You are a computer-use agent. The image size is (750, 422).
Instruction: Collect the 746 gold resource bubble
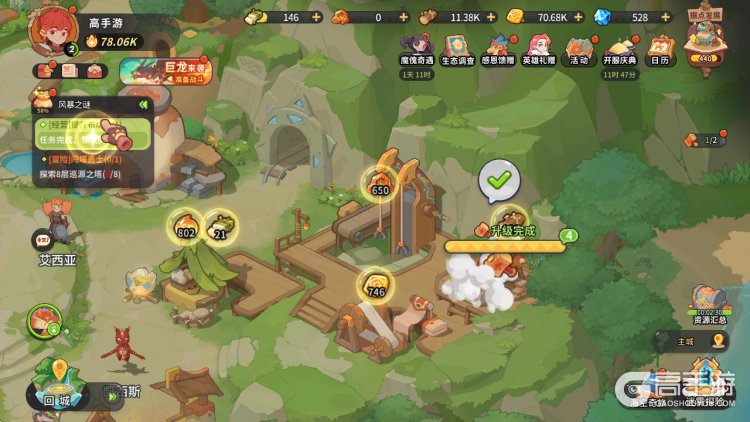point(376,286)
